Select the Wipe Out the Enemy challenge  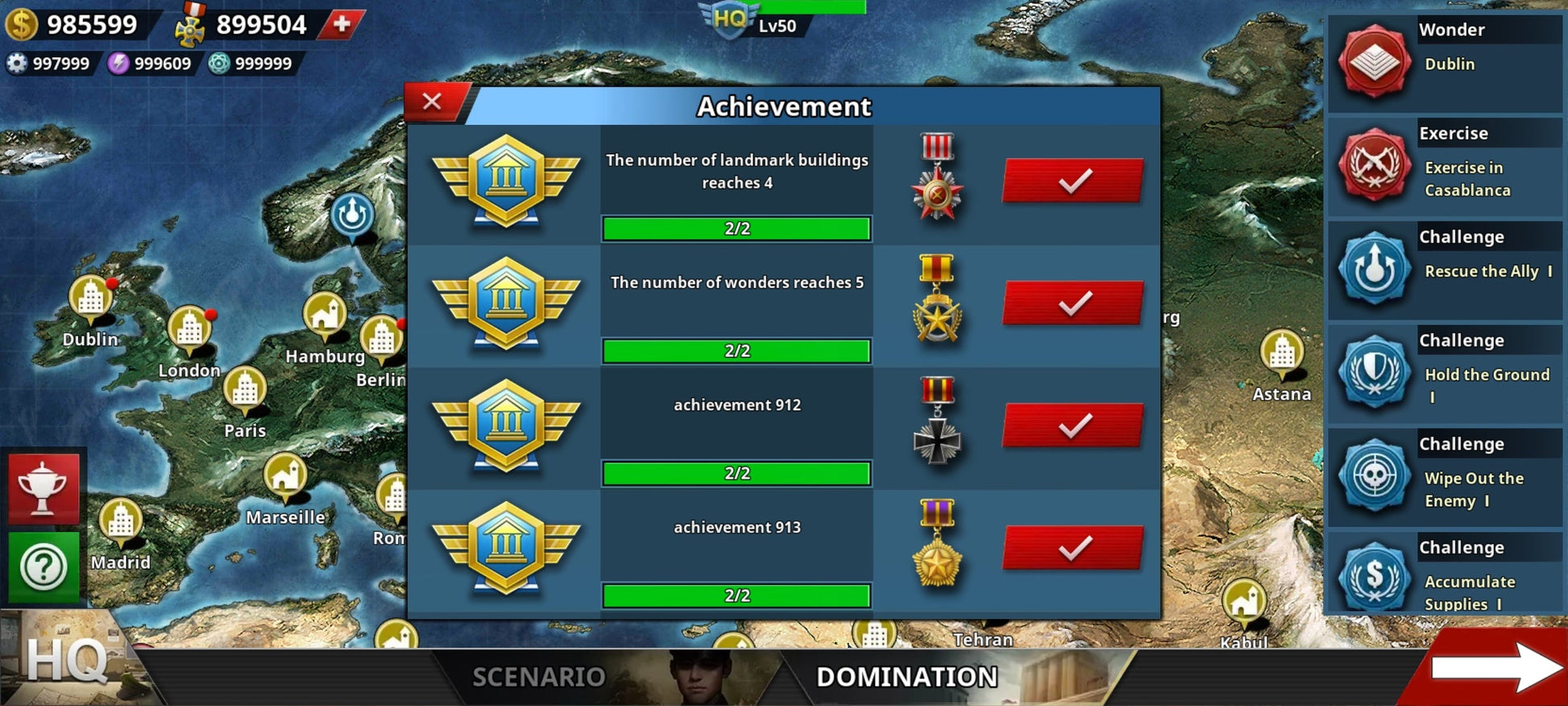(x=1444, y=476)
